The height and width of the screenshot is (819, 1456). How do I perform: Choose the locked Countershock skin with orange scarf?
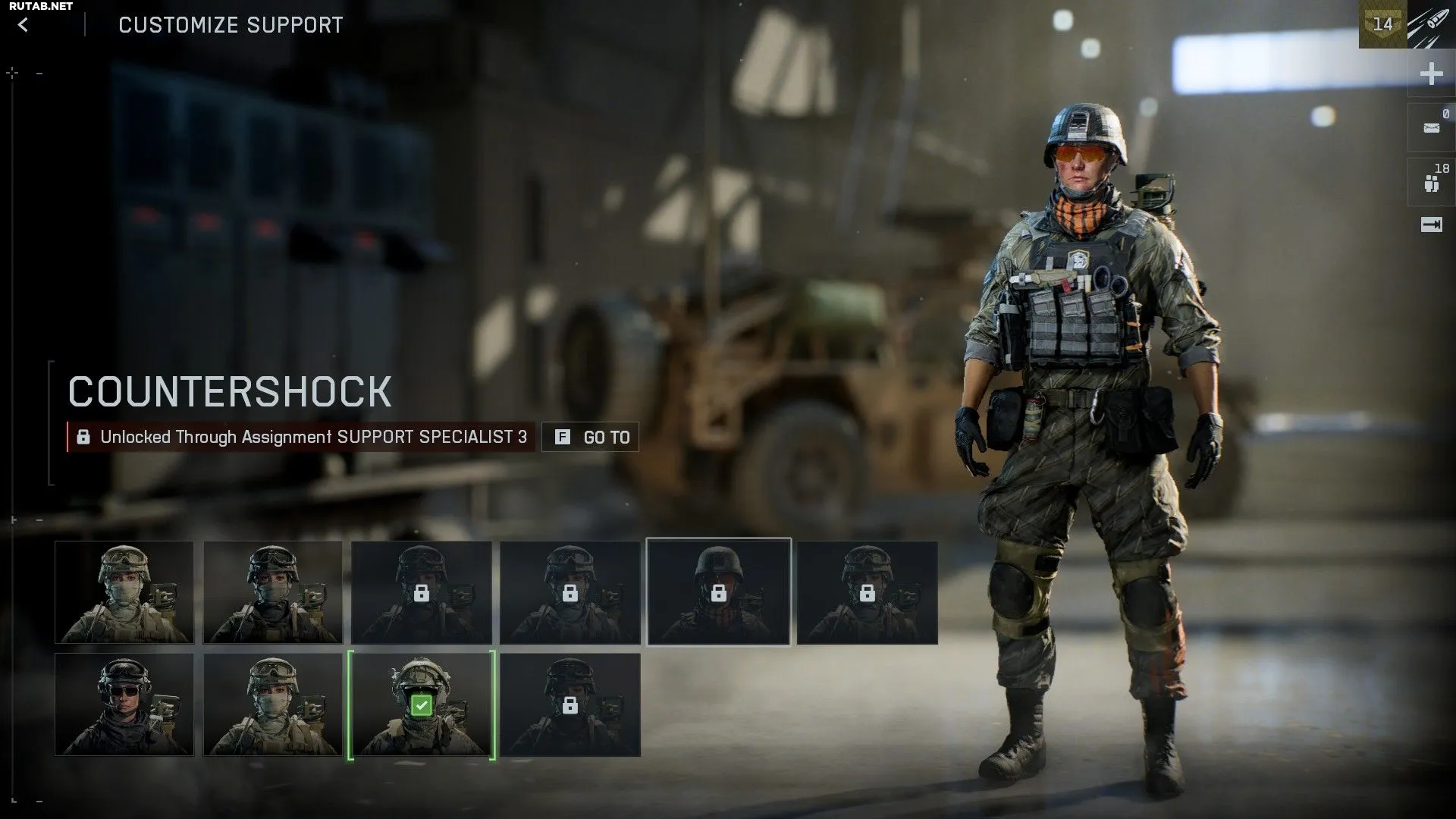point(718,592)
